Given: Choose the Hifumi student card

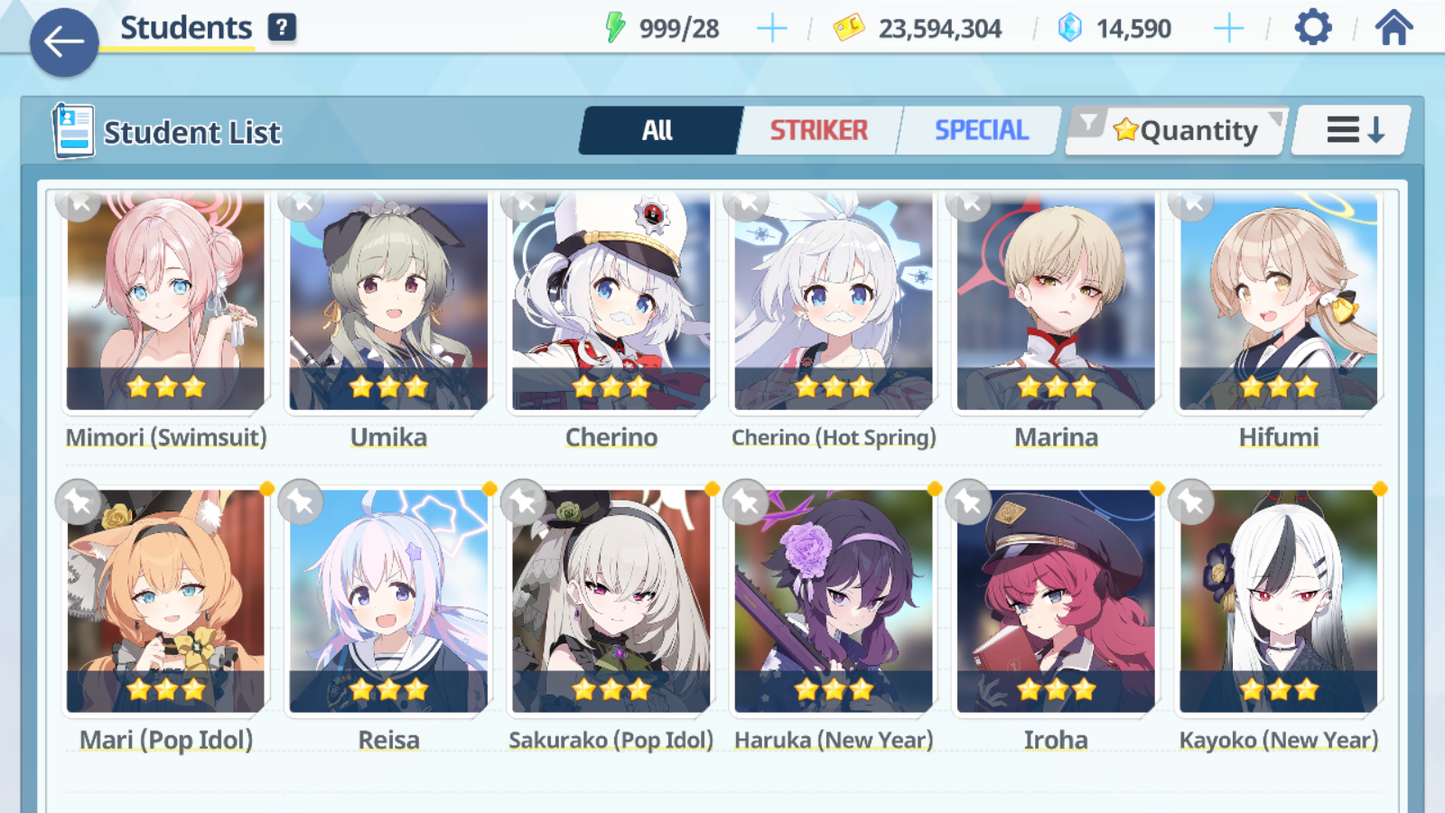Looking at the screenshot, I should (1278, 303).
